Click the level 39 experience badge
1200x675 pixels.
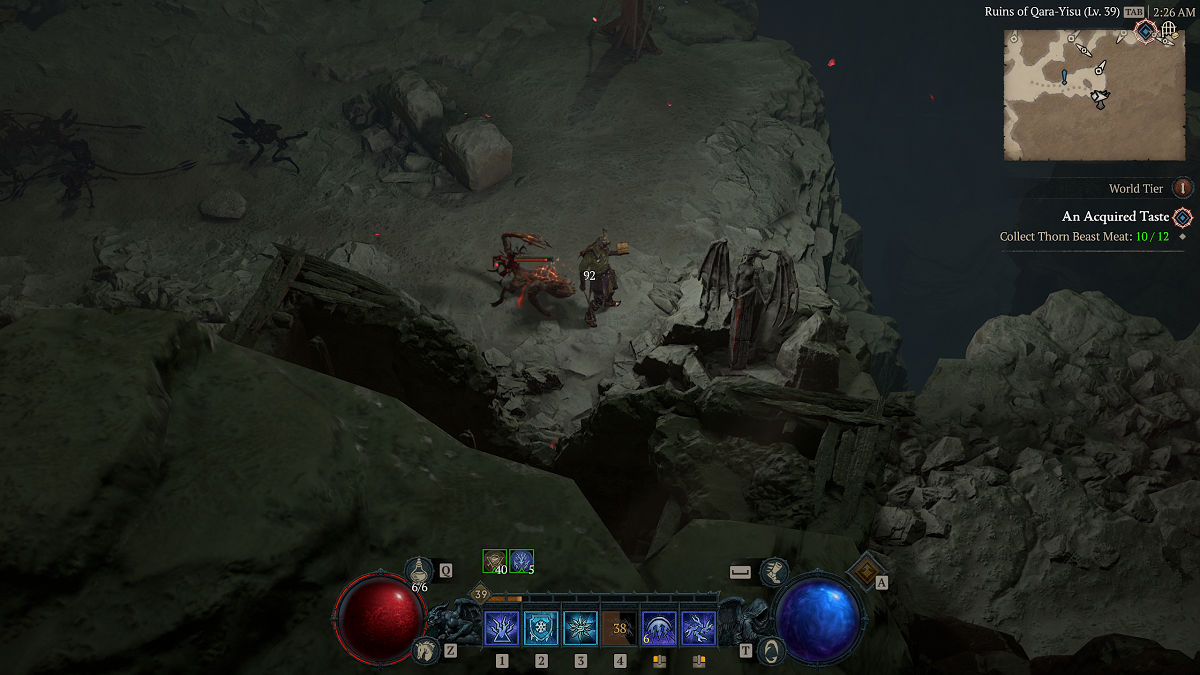(481, 595)
